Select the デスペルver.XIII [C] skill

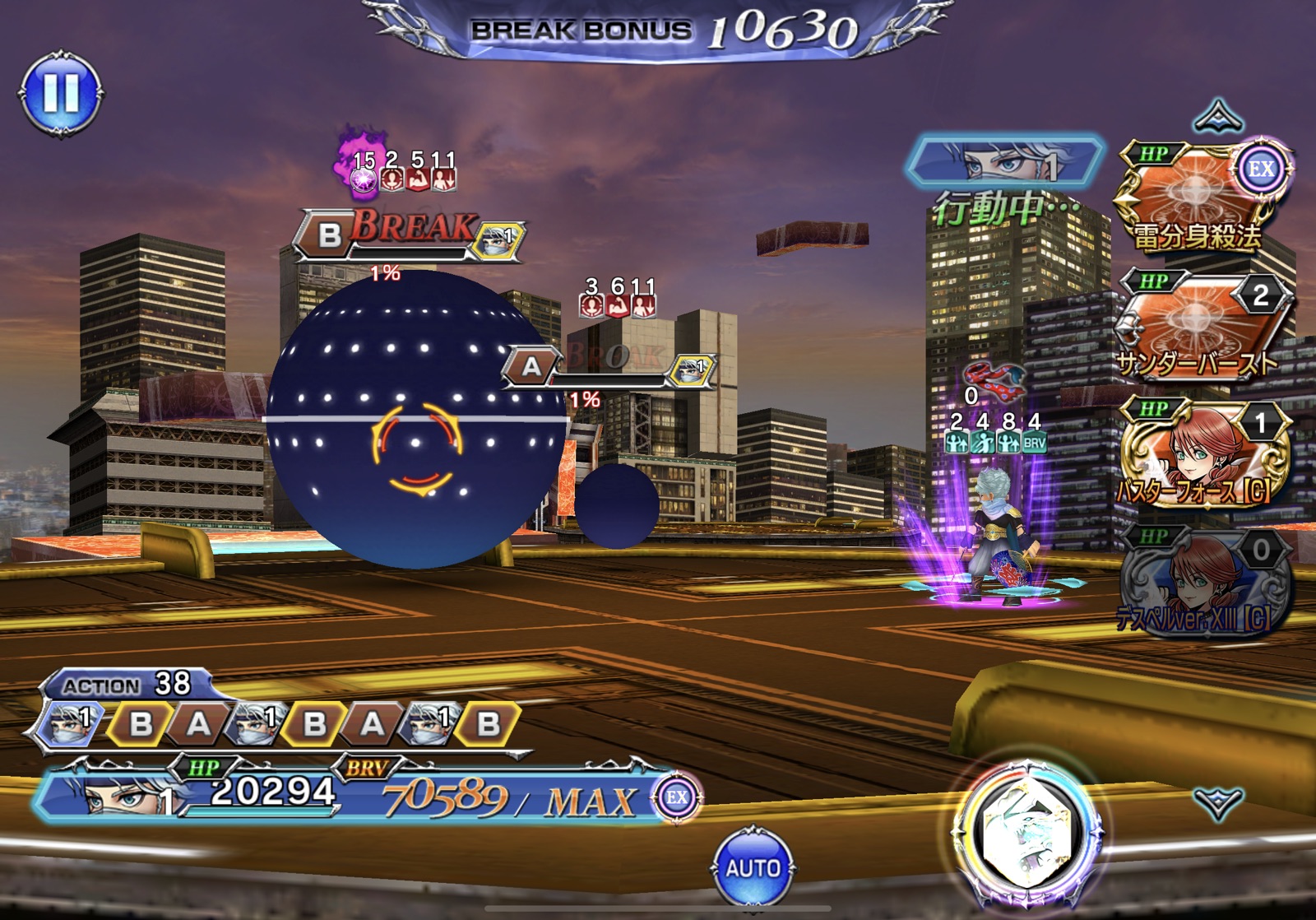[x=1200, y=580]
